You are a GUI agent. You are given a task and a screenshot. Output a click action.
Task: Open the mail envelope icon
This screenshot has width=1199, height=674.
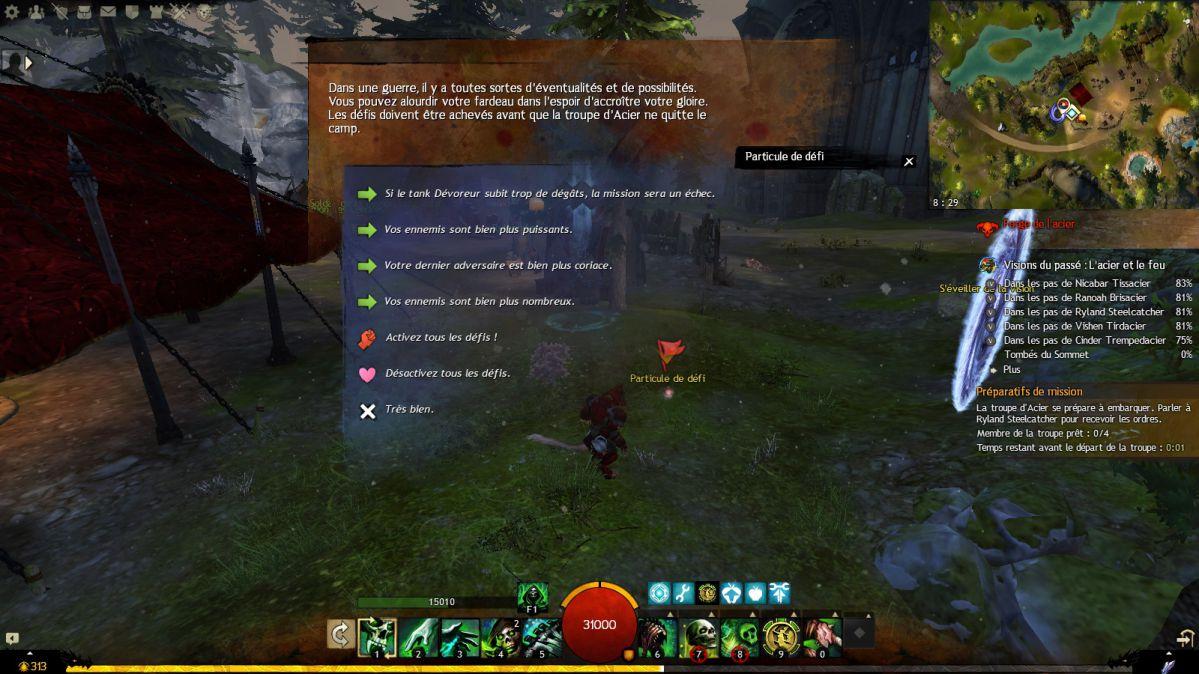107,12
